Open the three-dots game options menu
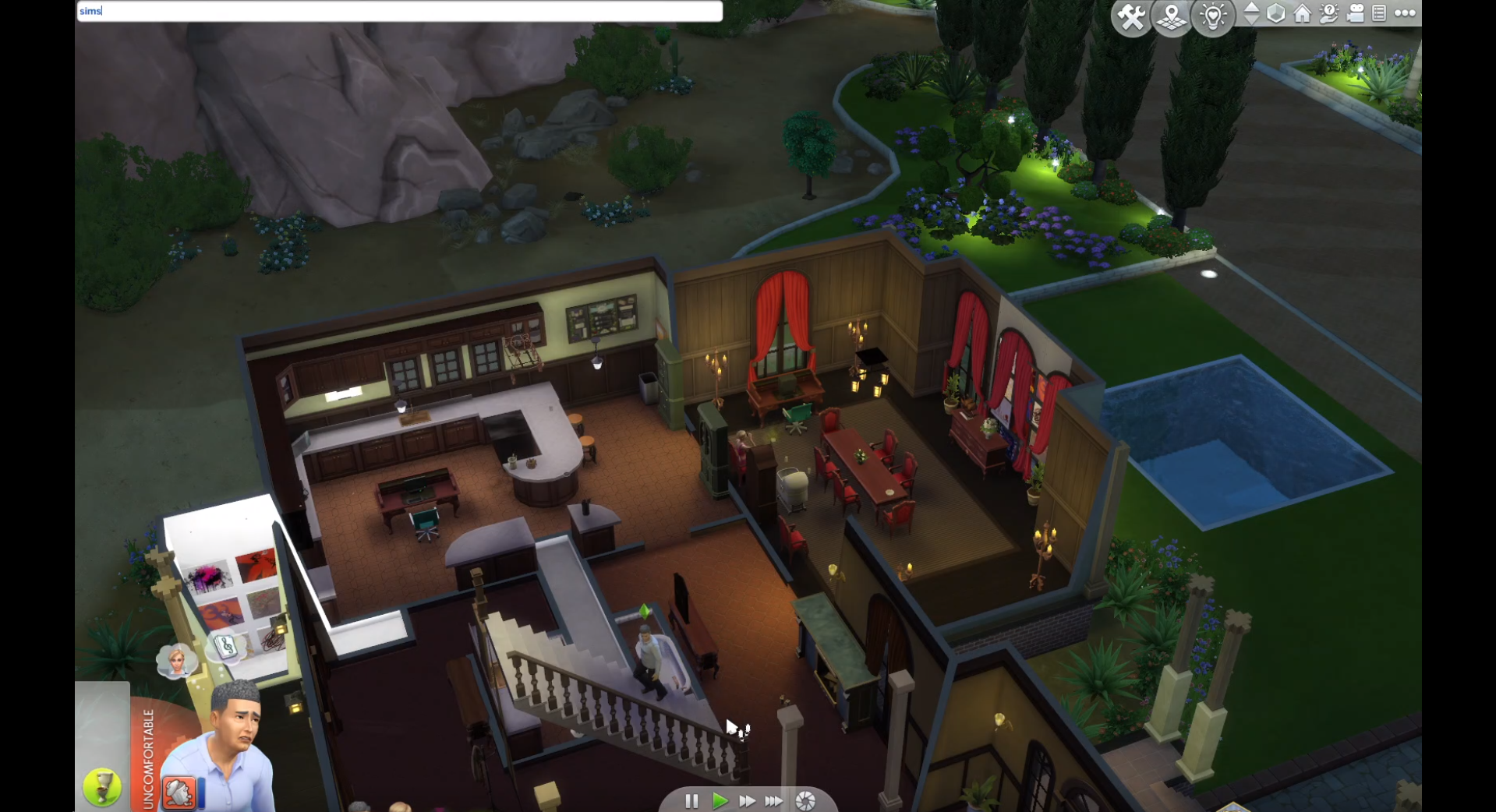 coord(1406,13)
